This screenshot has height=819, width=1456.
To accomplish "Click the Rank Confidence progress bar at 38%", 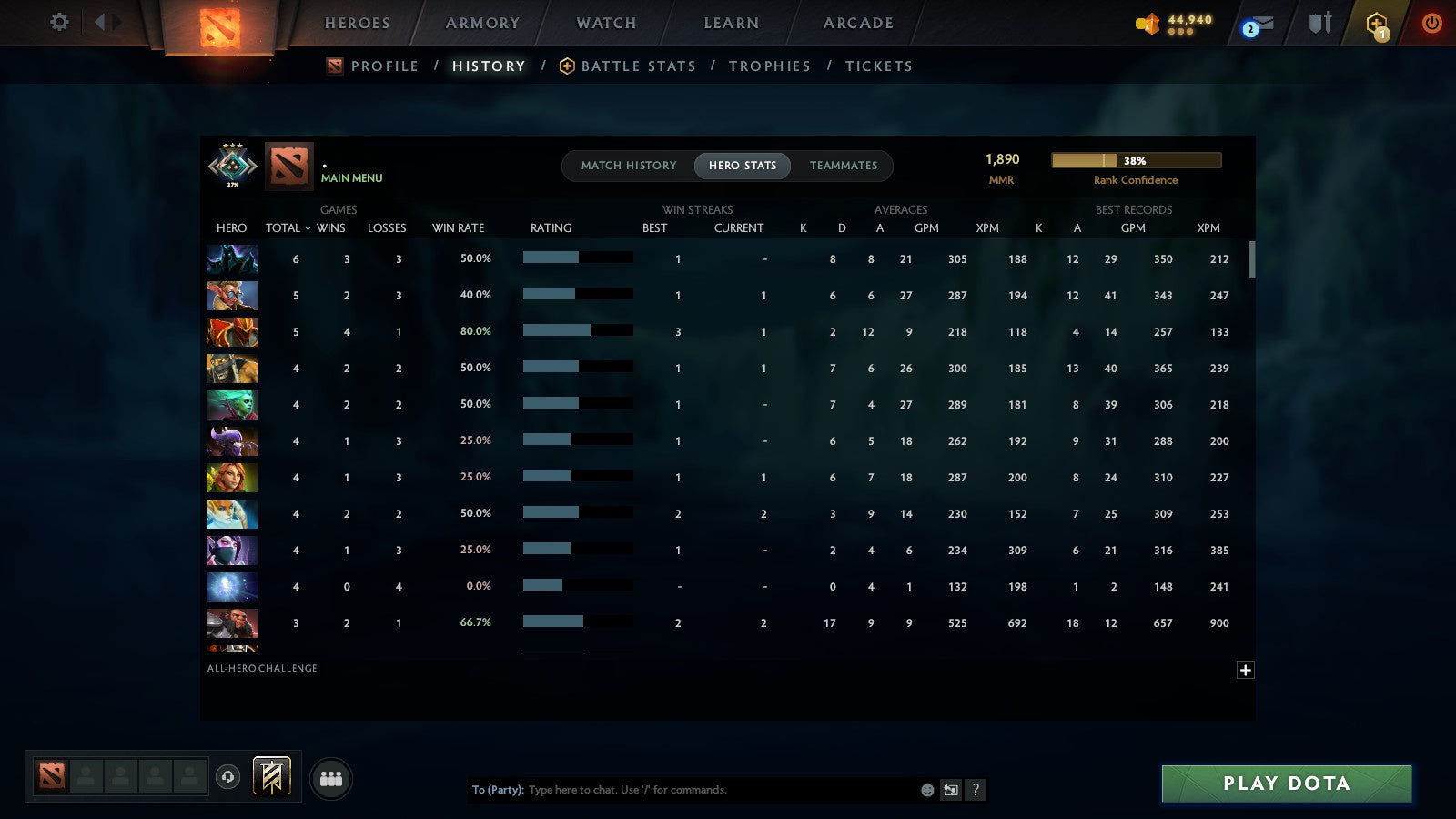I will pyautogui.click(x=1137, y=160).
